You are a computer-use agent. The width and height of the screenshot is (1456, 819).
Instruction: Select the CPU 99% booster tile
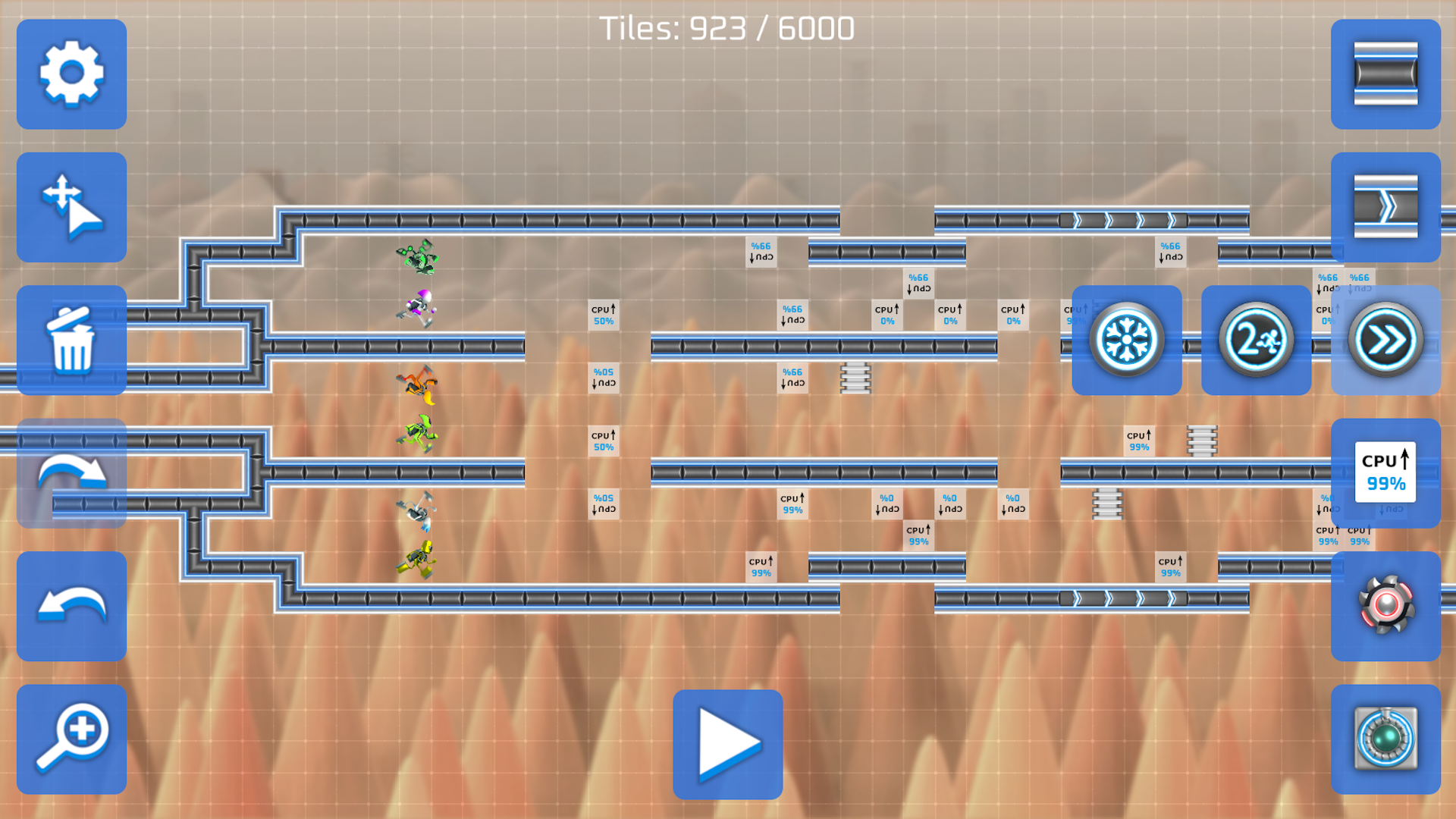(1385, 472)
